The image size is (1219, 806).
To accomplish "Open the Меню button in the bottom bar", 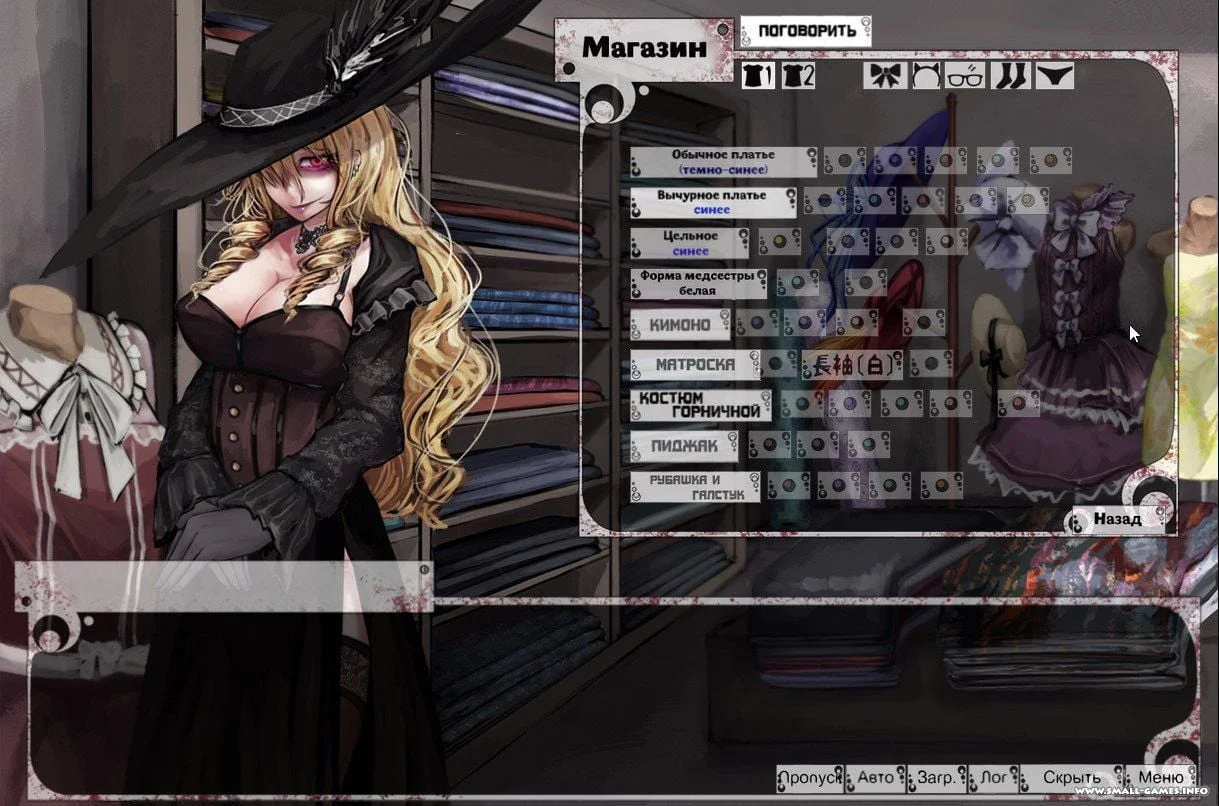I will pyautogui.click(x=1160, y=778).
